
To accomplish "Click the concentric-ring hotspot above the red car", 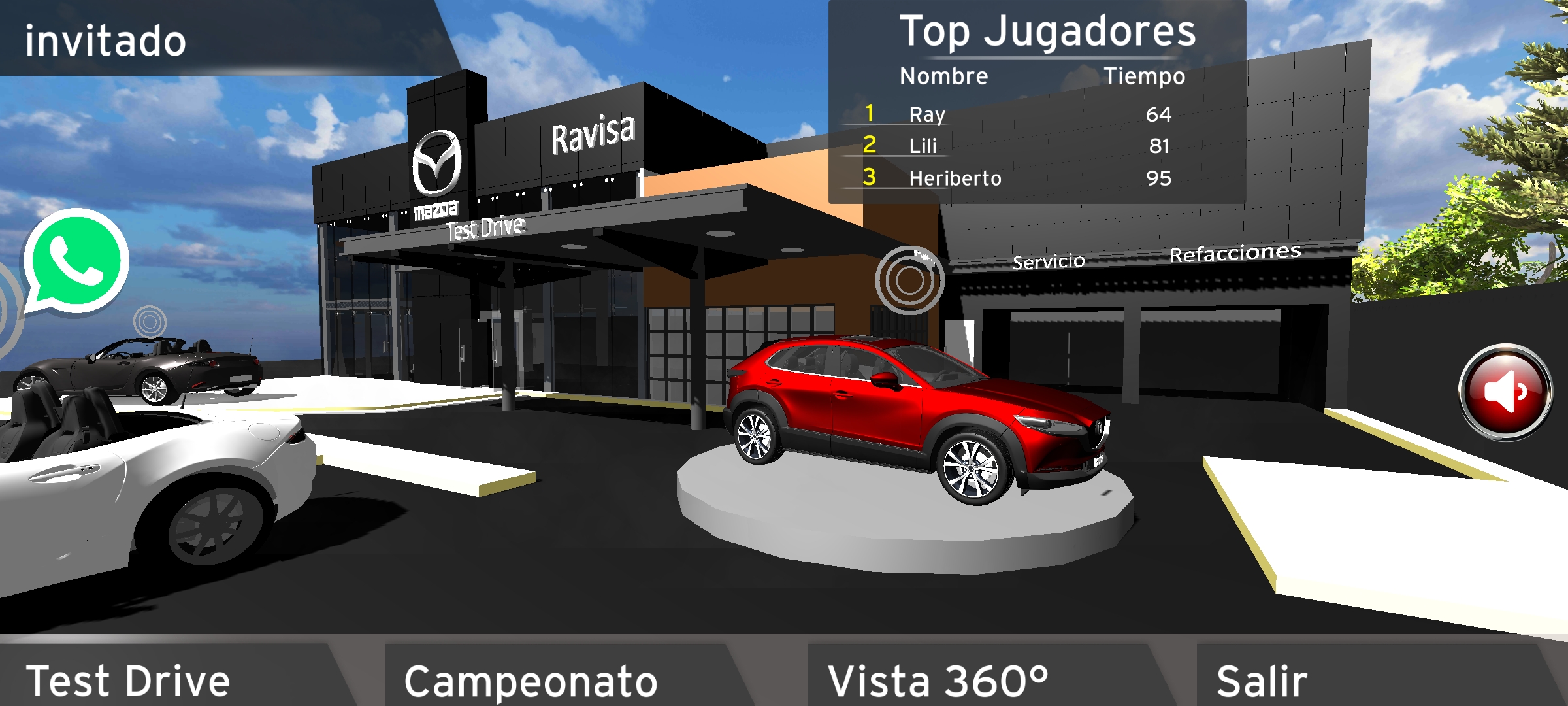I will coord(909,280).
